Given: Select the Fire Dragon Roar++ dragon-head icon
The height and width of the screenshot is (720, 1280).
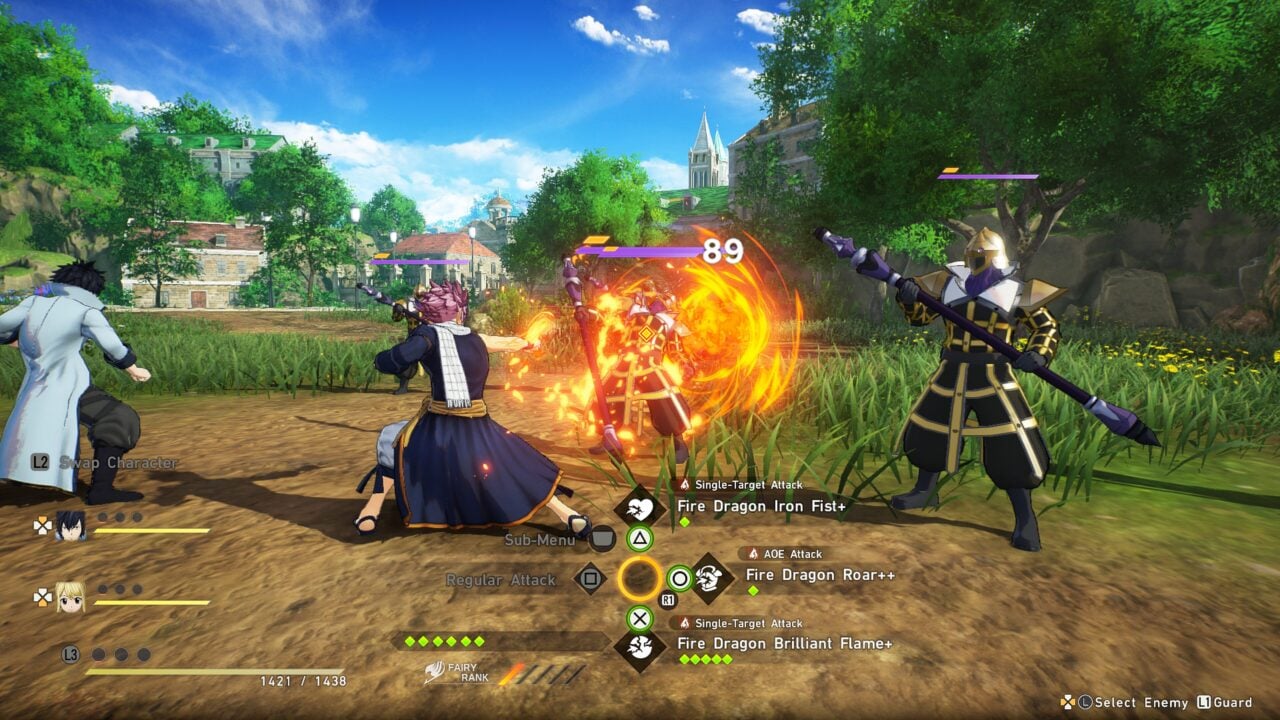Looking at the screenshot, I should [x=708, y=579].
